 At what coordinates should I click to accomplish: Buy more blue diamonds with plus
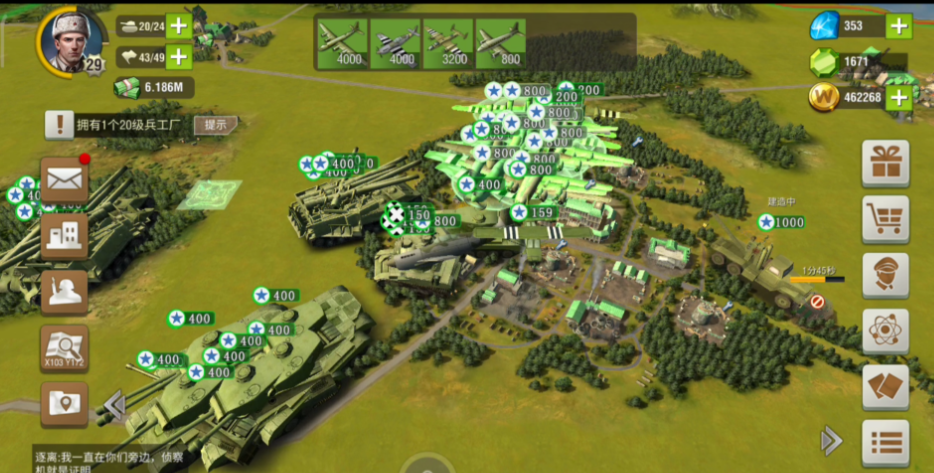pyautogui.click(x=898, y=26)
